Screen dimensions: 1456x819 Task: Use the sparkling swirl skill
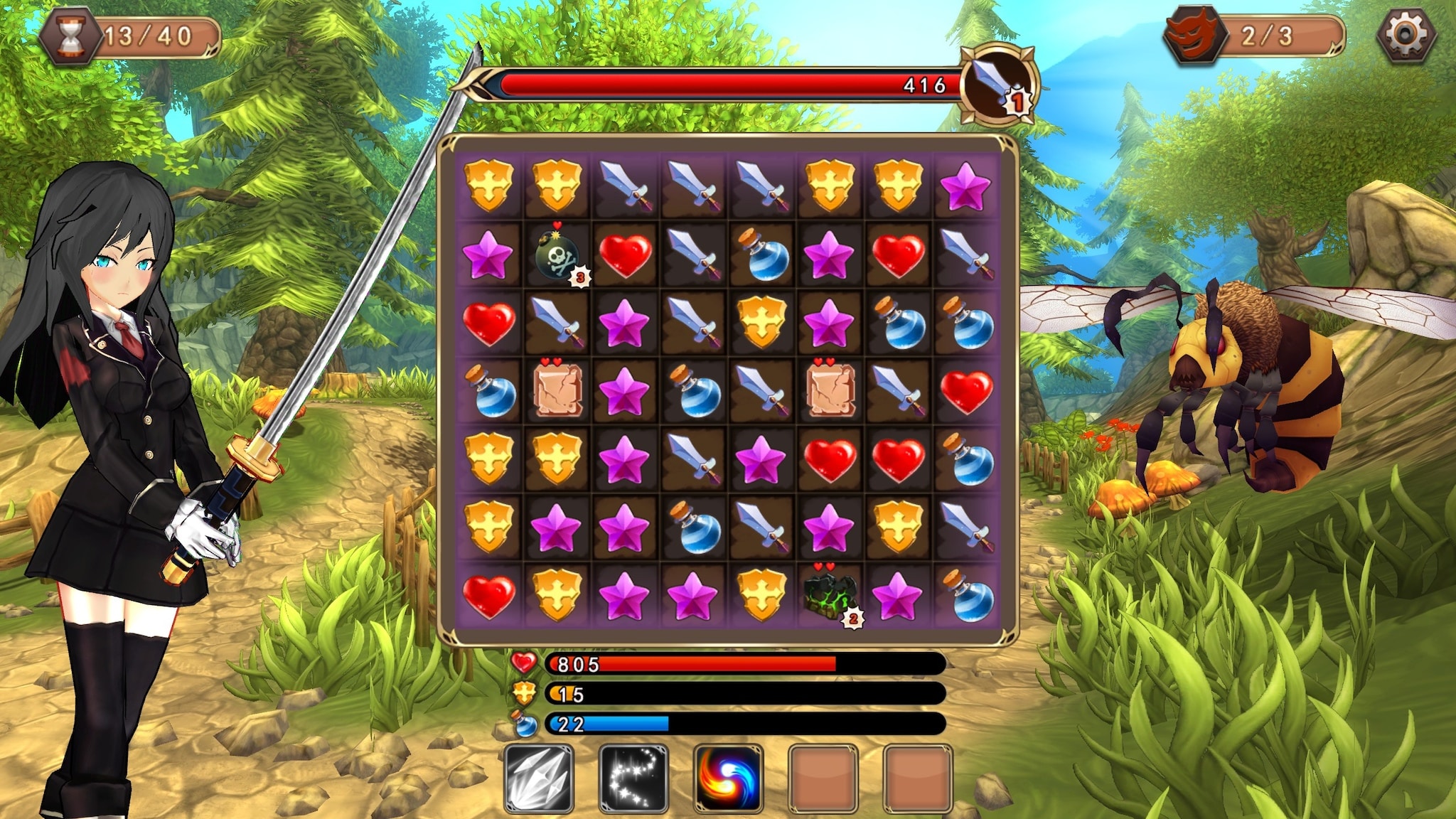click(x=633, y=778)
